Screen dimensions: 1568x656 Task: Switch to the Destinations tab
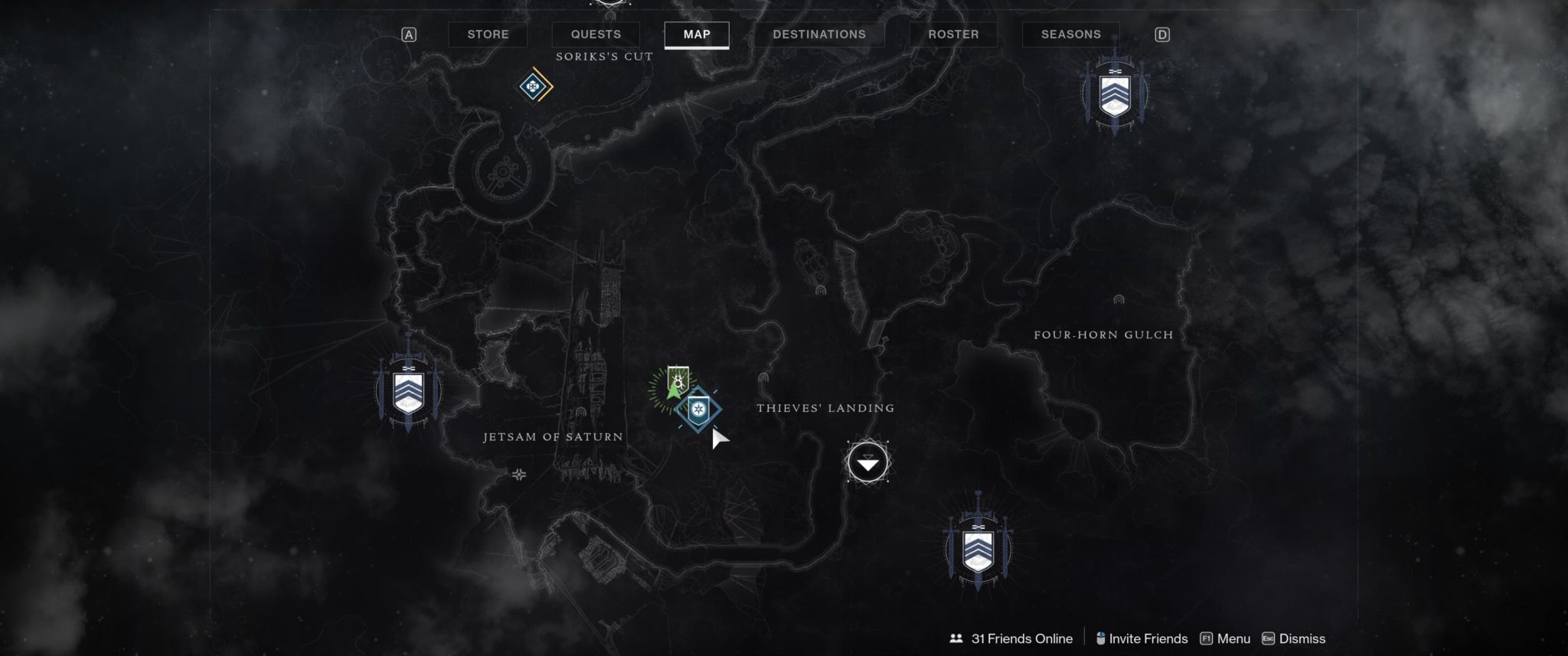[x=820, y=34]
